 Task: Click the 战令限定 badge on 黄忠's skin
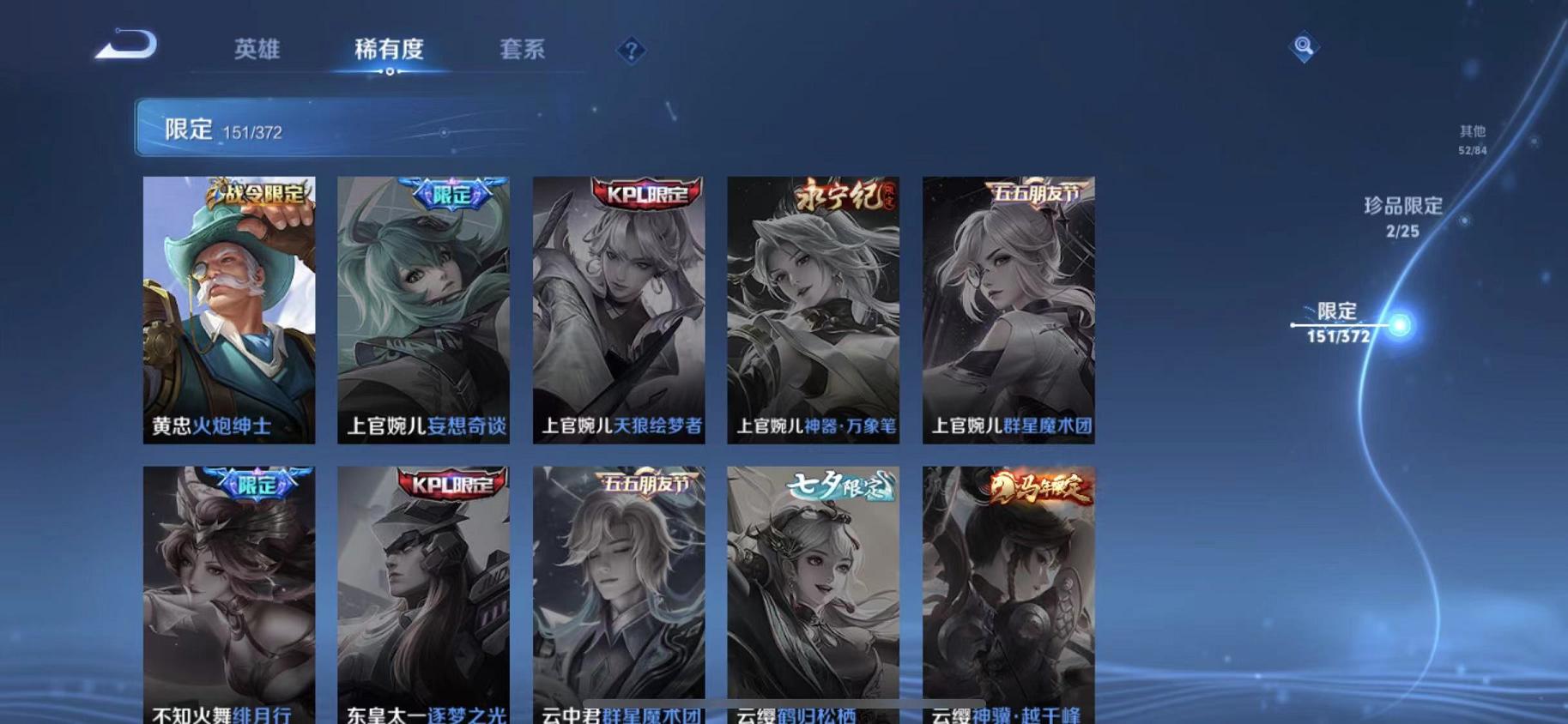pos(258,194)
